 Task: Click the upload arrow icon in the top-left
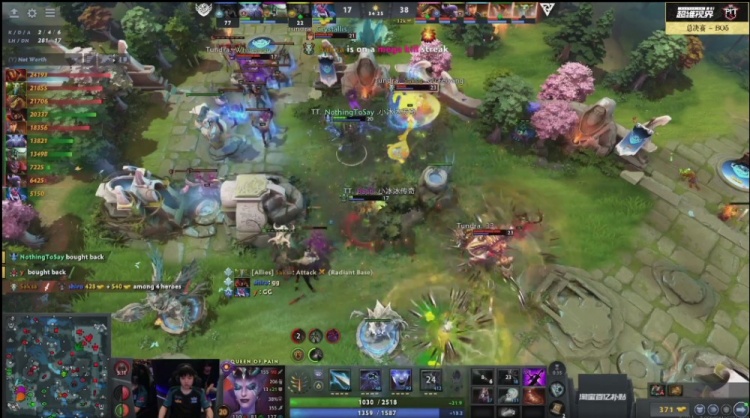coord(14,13)
